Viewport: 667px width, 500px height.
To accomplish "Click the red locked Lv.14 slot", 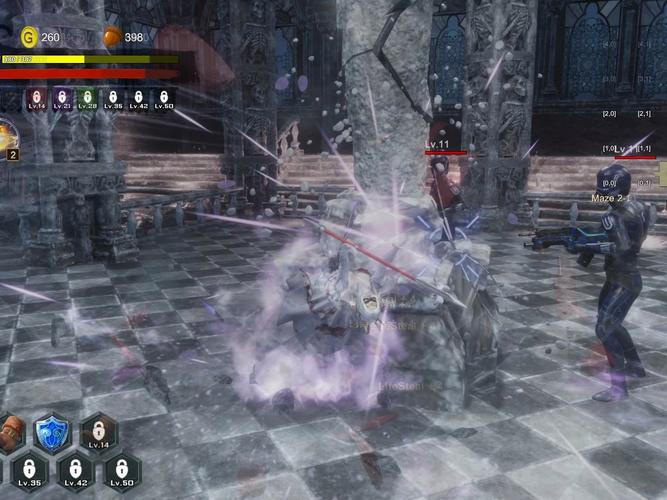I will pyautogui.click(x=36, y=99).
